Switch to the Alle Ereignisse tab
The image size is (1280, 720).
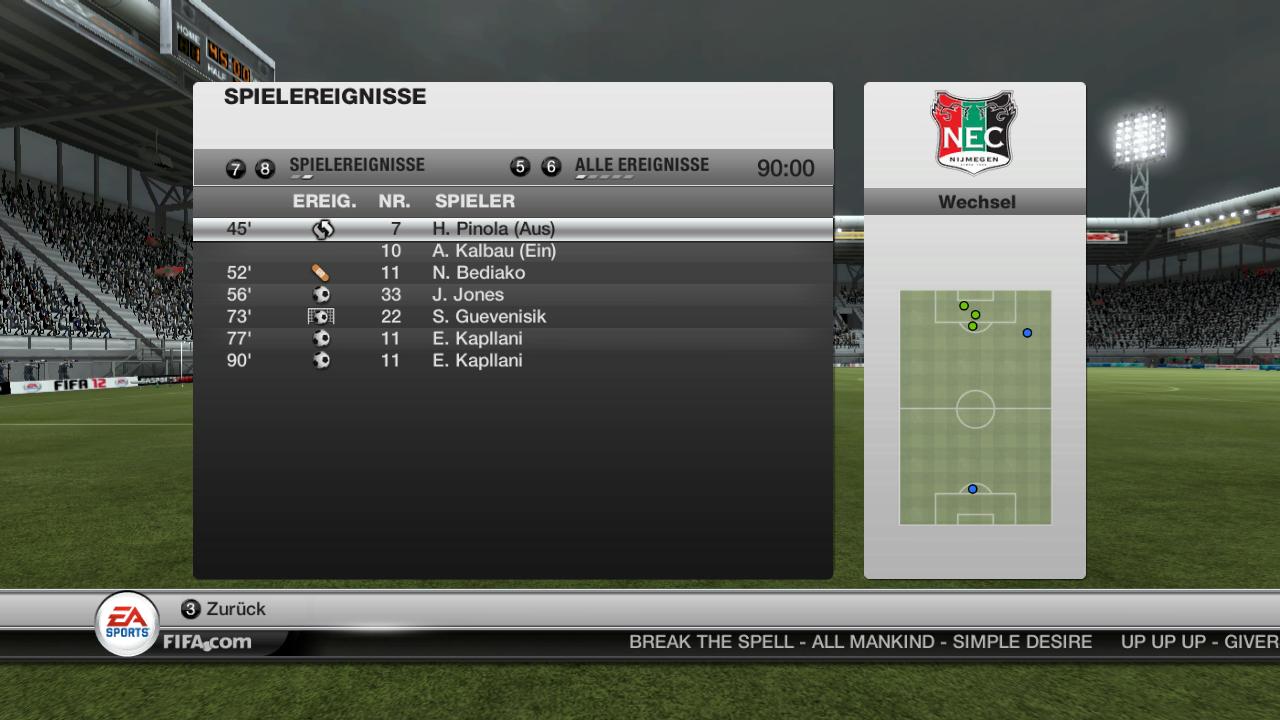(x=641, y=166)
